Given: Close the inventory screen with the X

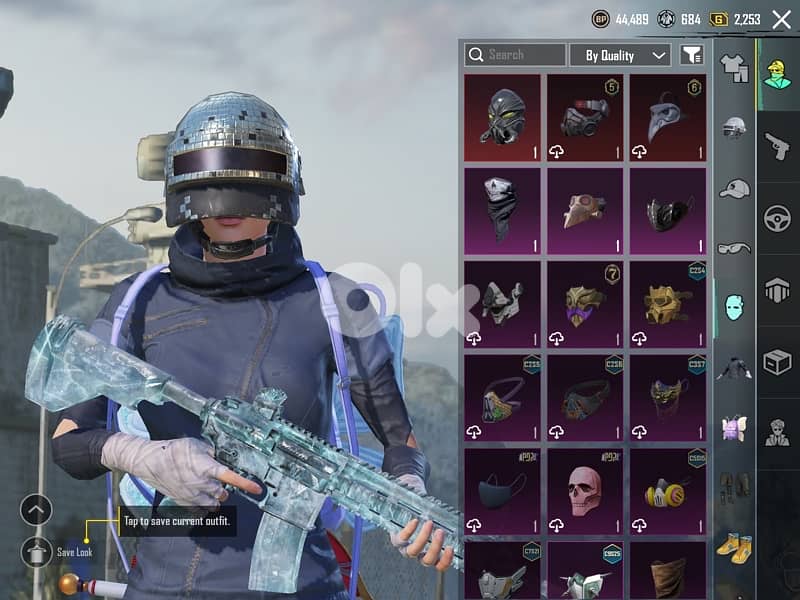Looking at the screenshot, I should (782, 19).
